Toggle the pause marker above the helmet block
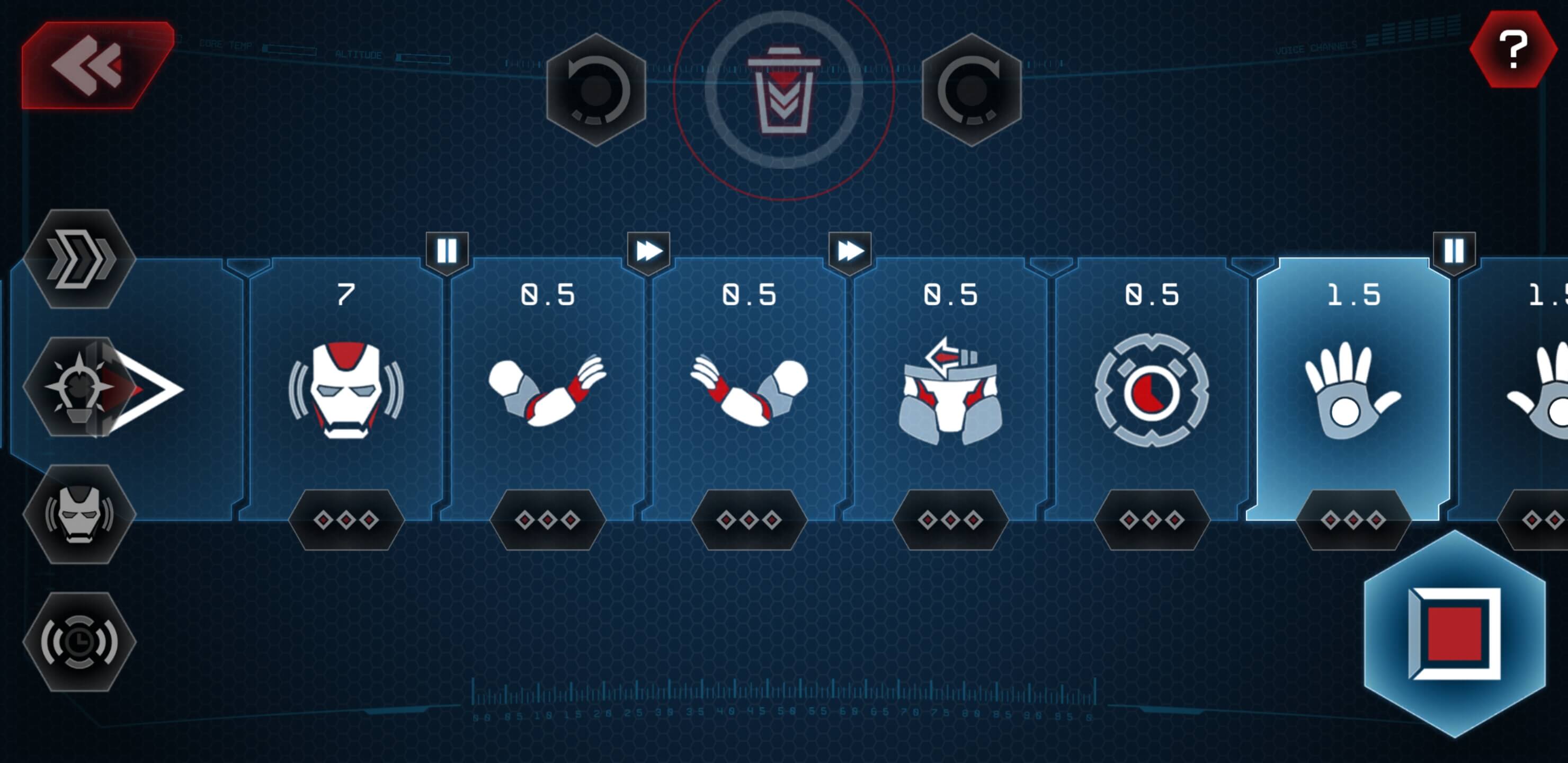Screen dimensions: 1568x763 pos(447,251)
